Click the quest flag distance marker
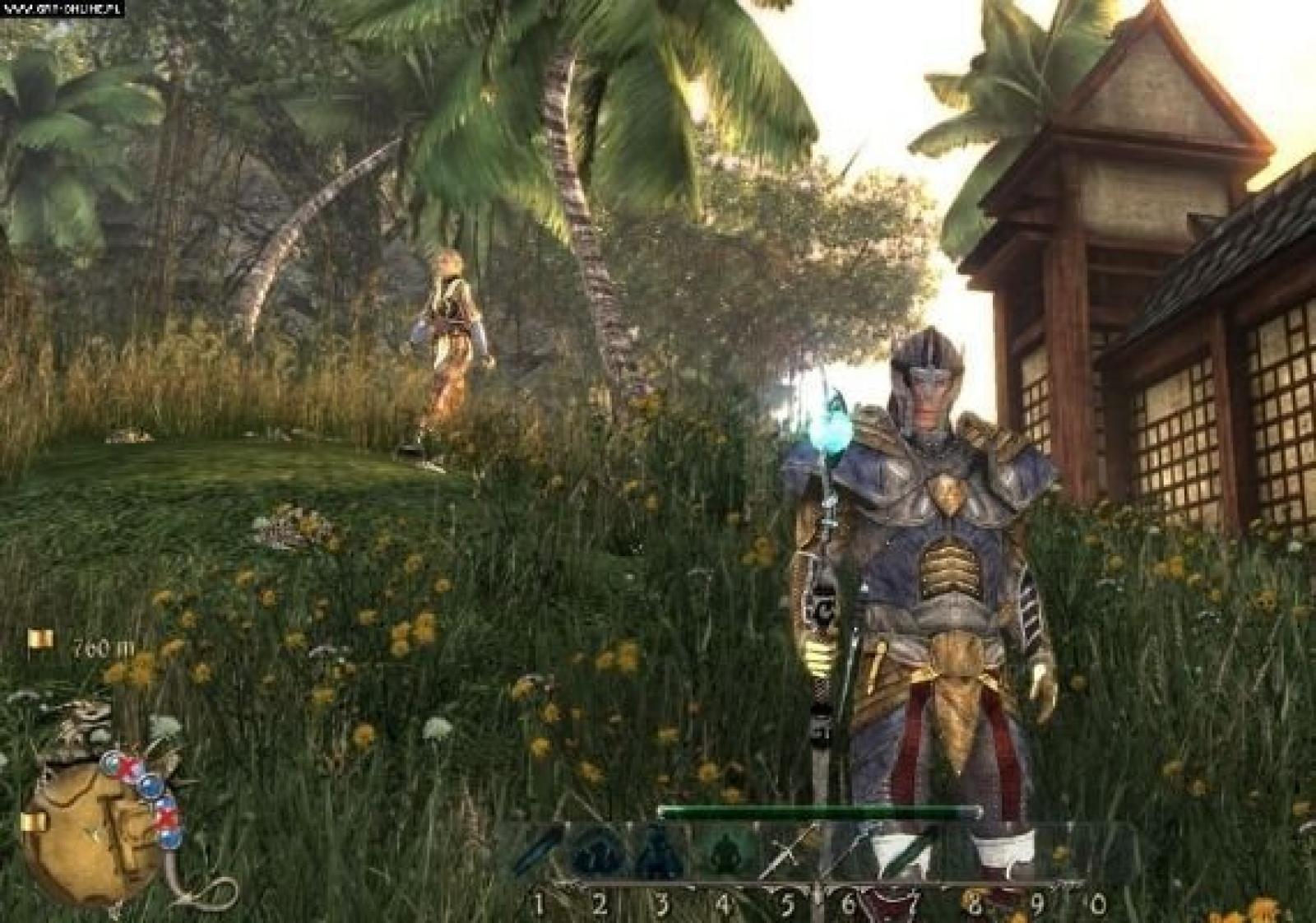 pos(41,639)
